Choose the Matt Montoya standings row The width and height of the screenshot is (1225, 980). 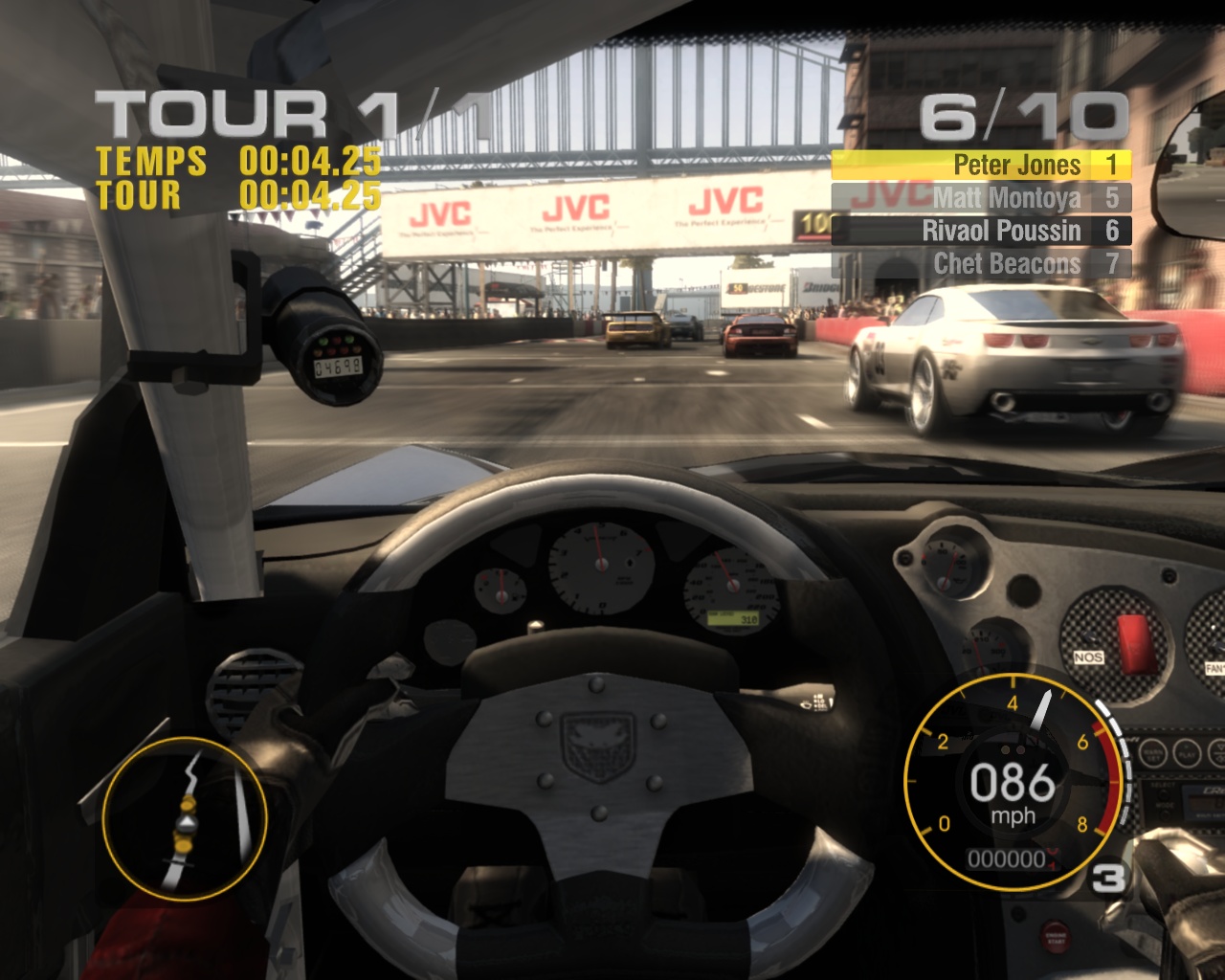point(982,198)
